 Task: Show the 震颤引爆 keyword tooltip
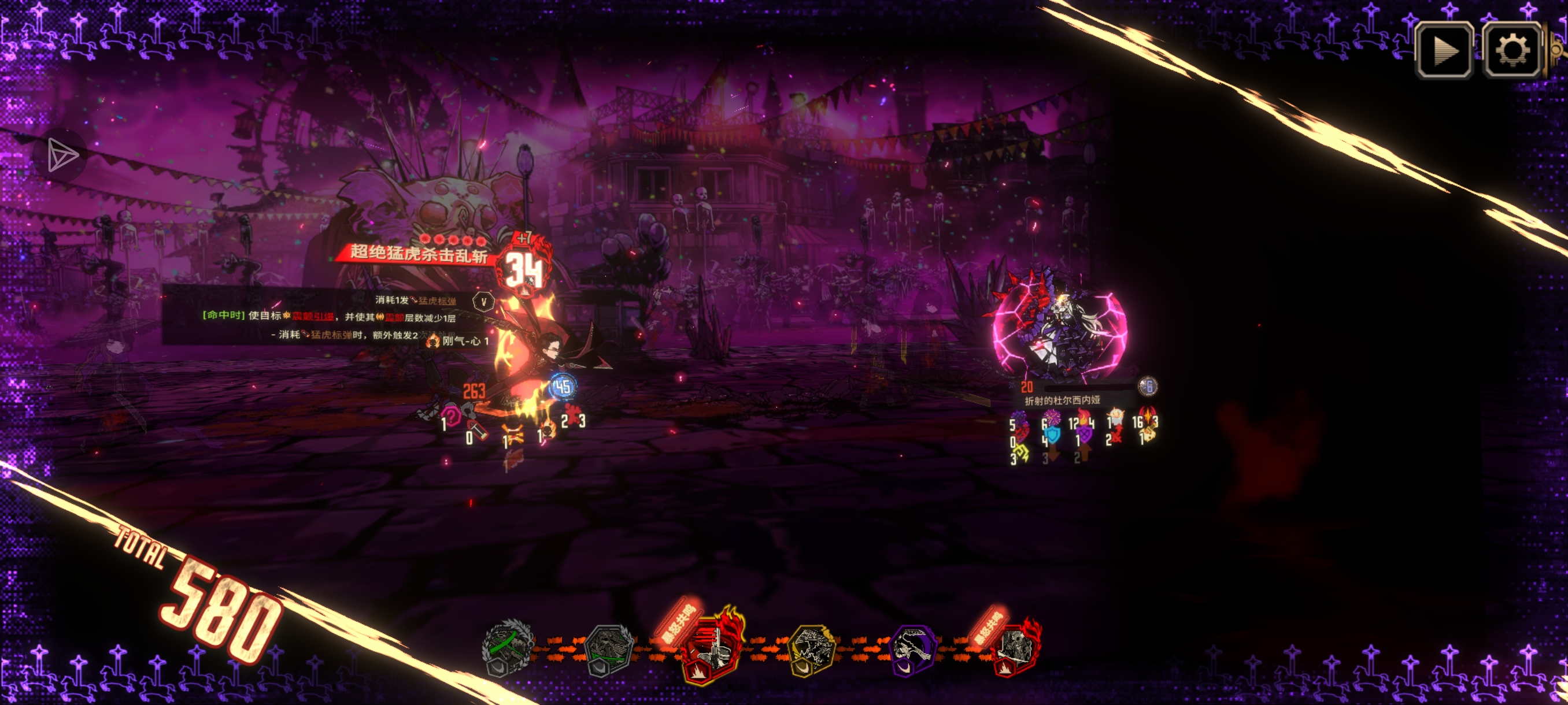(x=313, y=316)
